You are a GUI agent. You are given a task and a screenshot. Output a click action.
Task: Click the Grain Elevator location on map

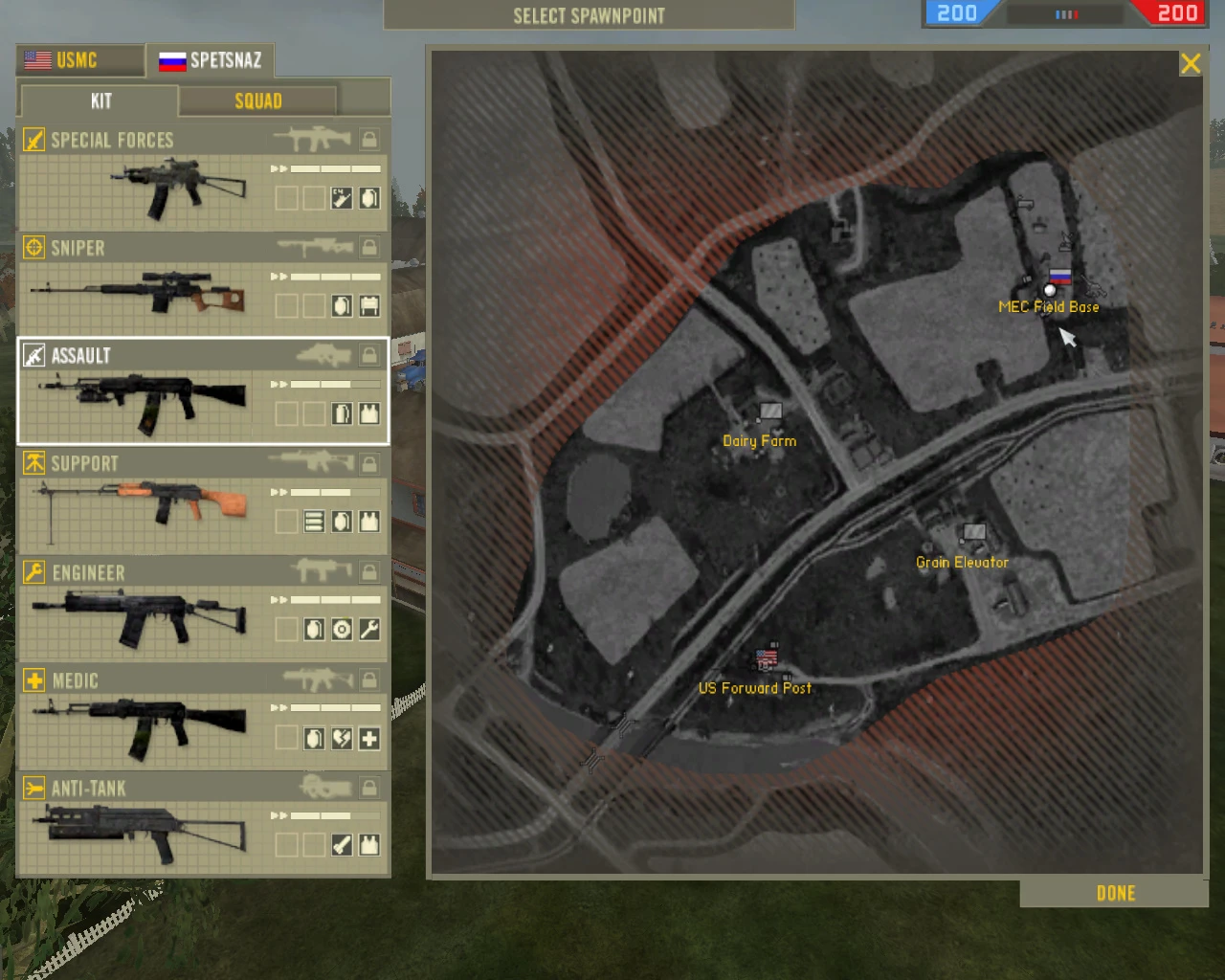pyautogui.click(x=973, y=533)
